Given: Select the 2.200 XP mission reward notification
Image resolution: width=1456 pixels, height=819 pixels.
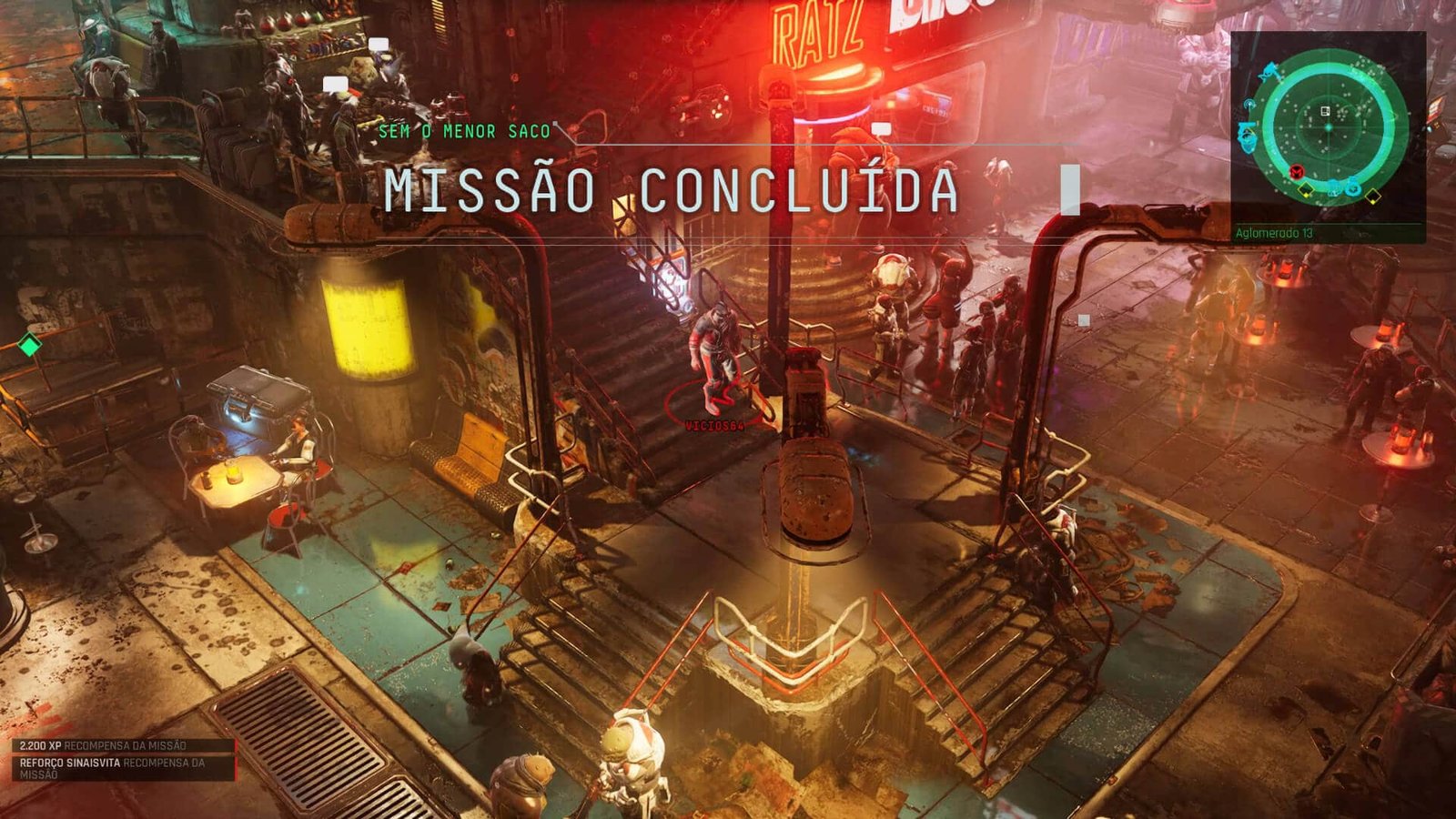Looking at the screenshot, I should pos(103,745).
